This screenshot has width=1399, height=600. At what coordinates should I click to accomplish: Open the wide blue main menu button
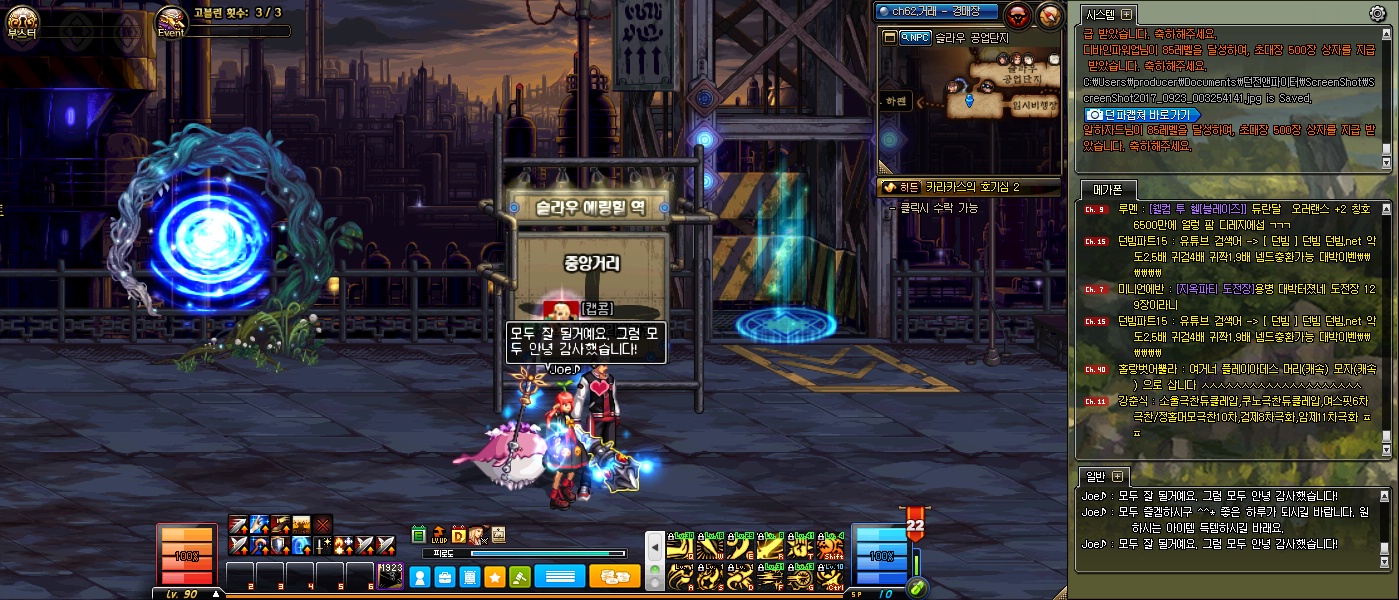coord(560,577)
